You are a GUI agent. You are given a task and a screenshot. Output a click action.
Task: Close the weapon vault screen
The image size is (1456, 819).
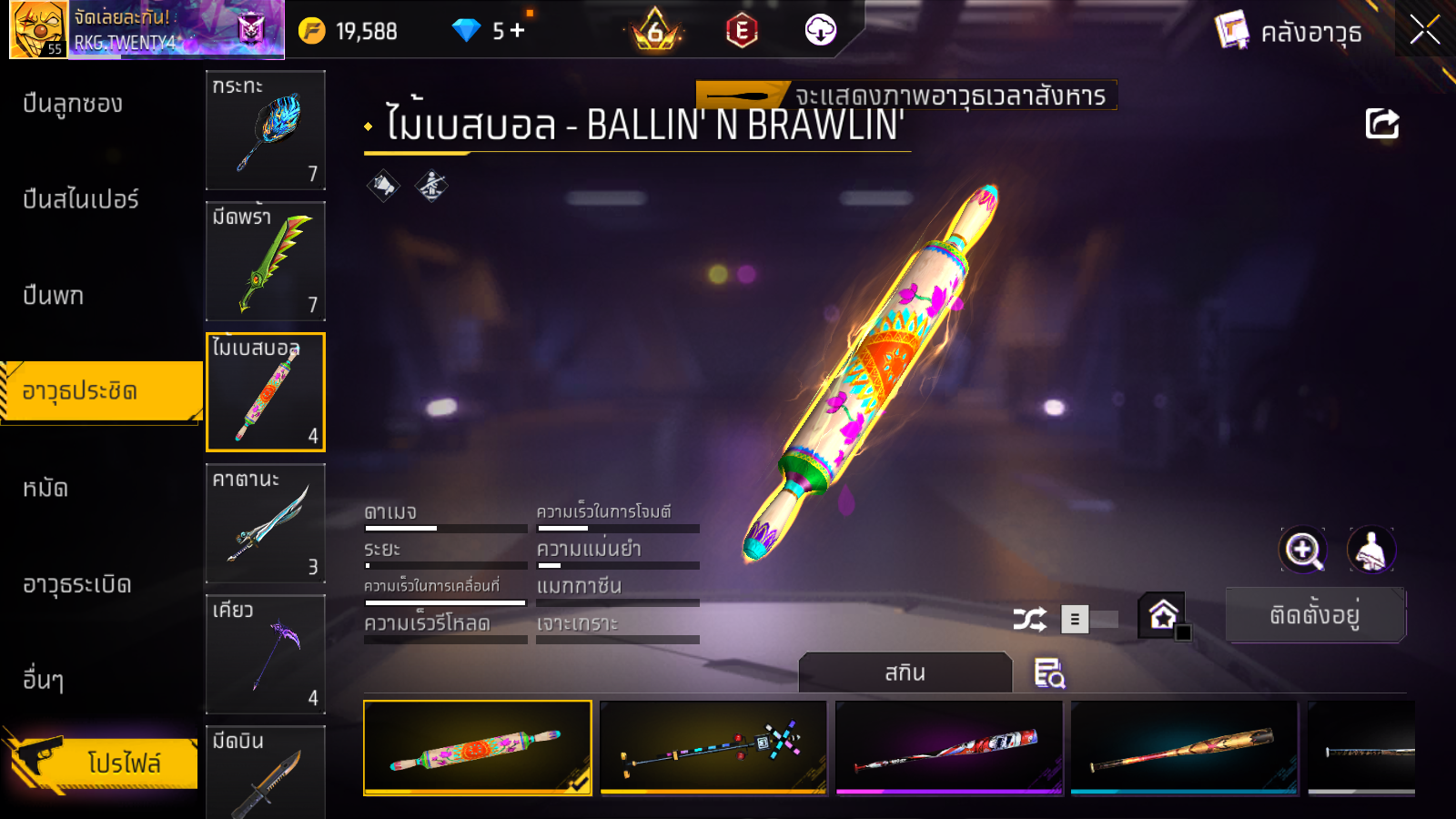coord(1424,30)
